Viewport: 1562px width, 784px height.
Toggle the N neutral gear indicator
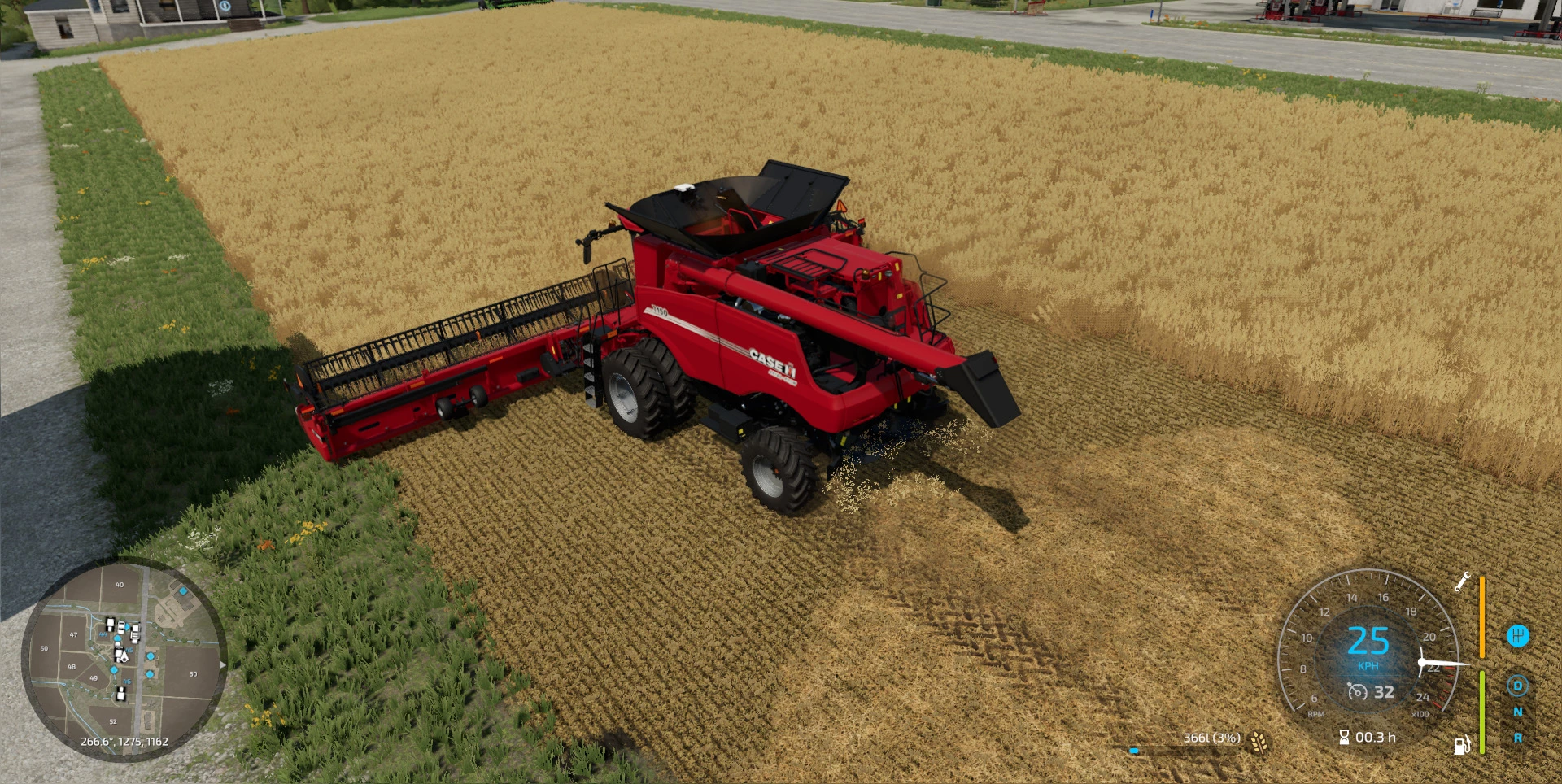(x=1518, y=712)
